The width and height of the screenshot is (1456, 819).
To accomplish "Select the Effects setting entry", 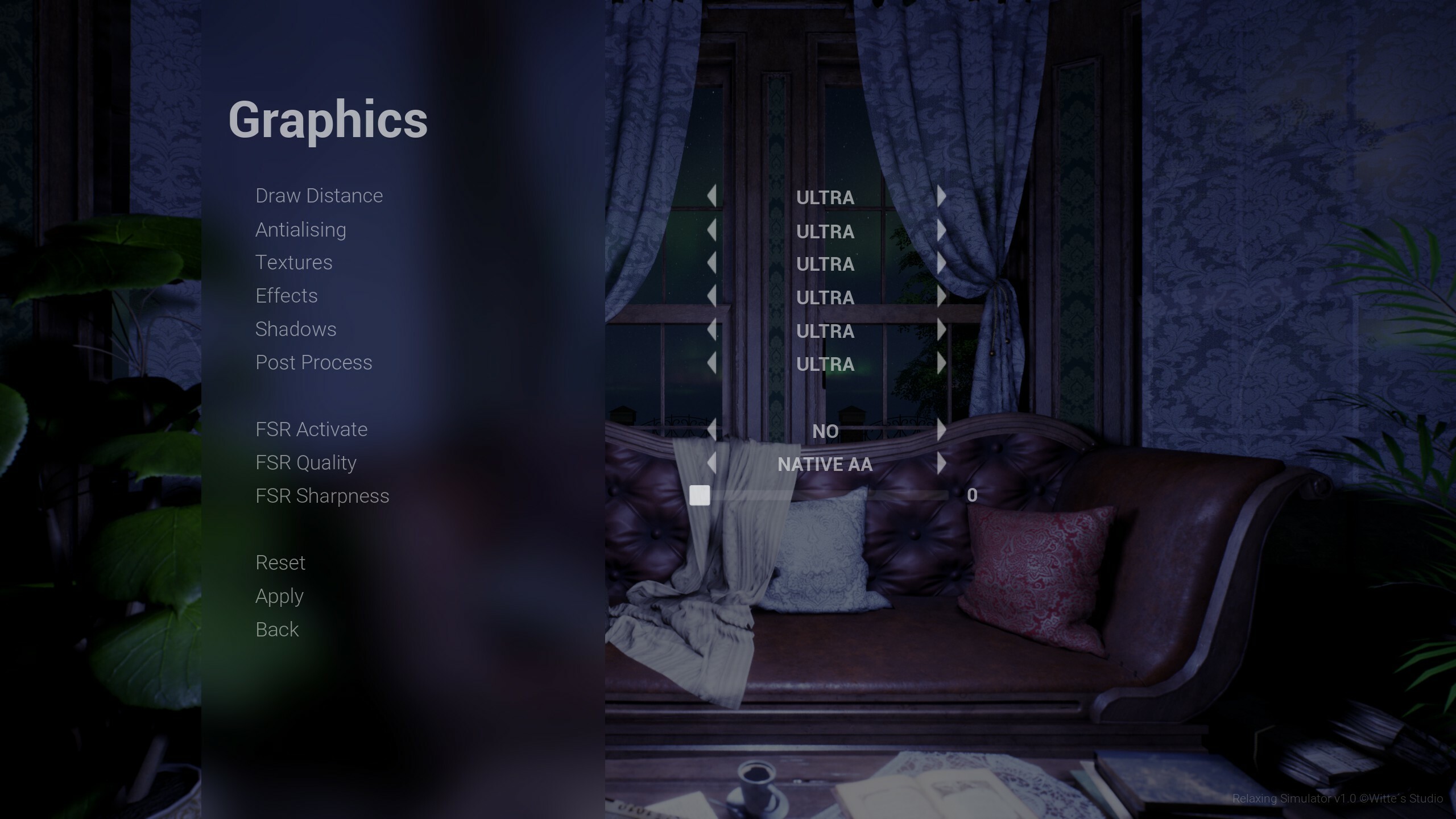I will pos(287,296).
